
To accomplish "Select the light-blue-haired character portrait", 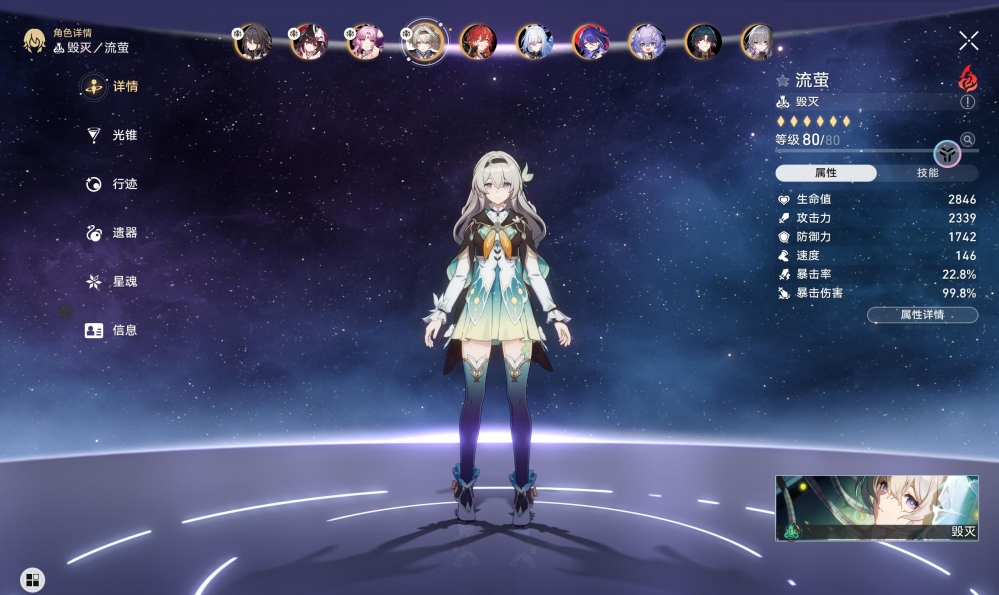I will (534, 41).
